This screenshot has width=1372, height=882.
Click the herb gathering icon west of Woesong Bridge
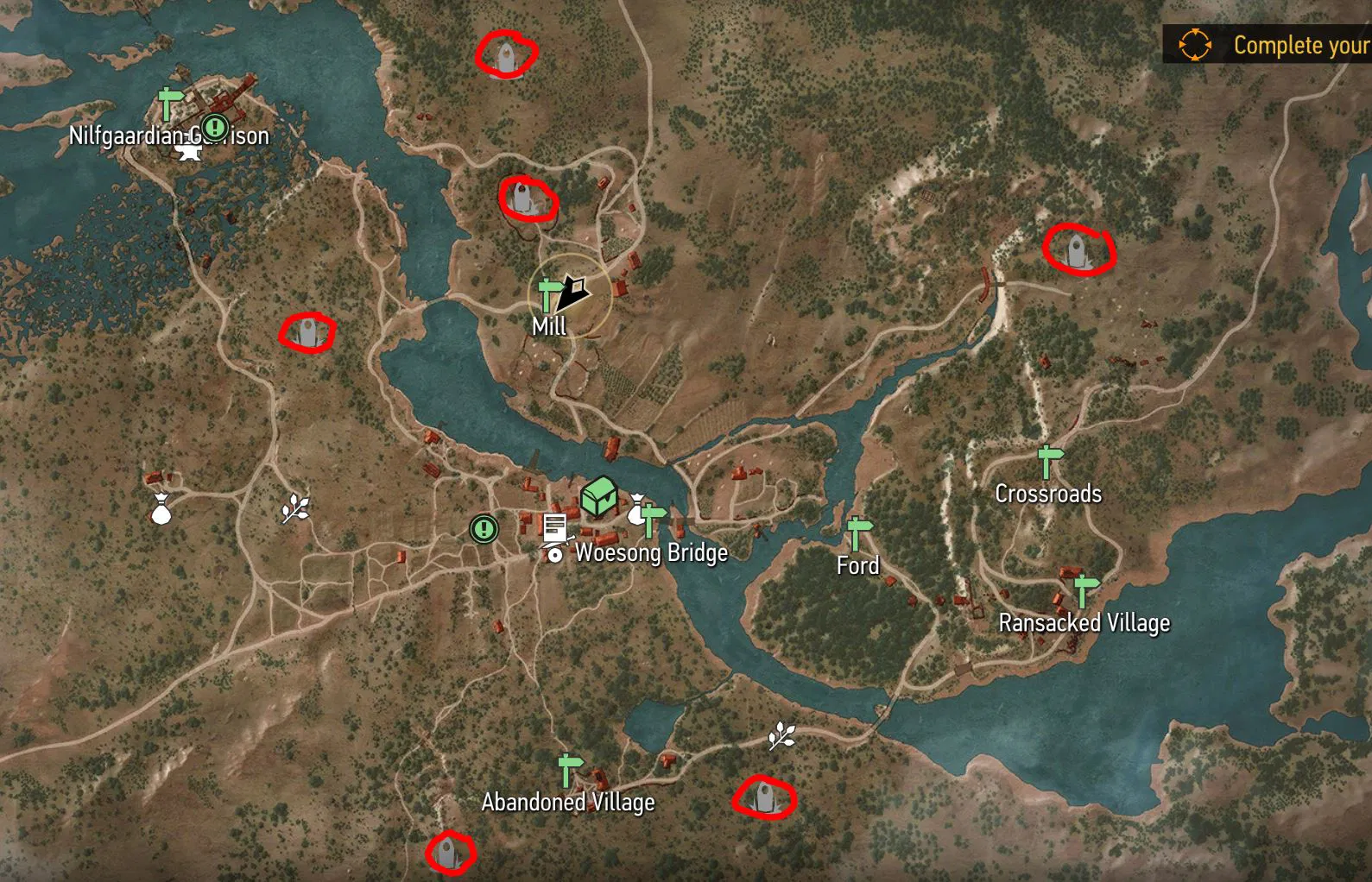(294, 509)
